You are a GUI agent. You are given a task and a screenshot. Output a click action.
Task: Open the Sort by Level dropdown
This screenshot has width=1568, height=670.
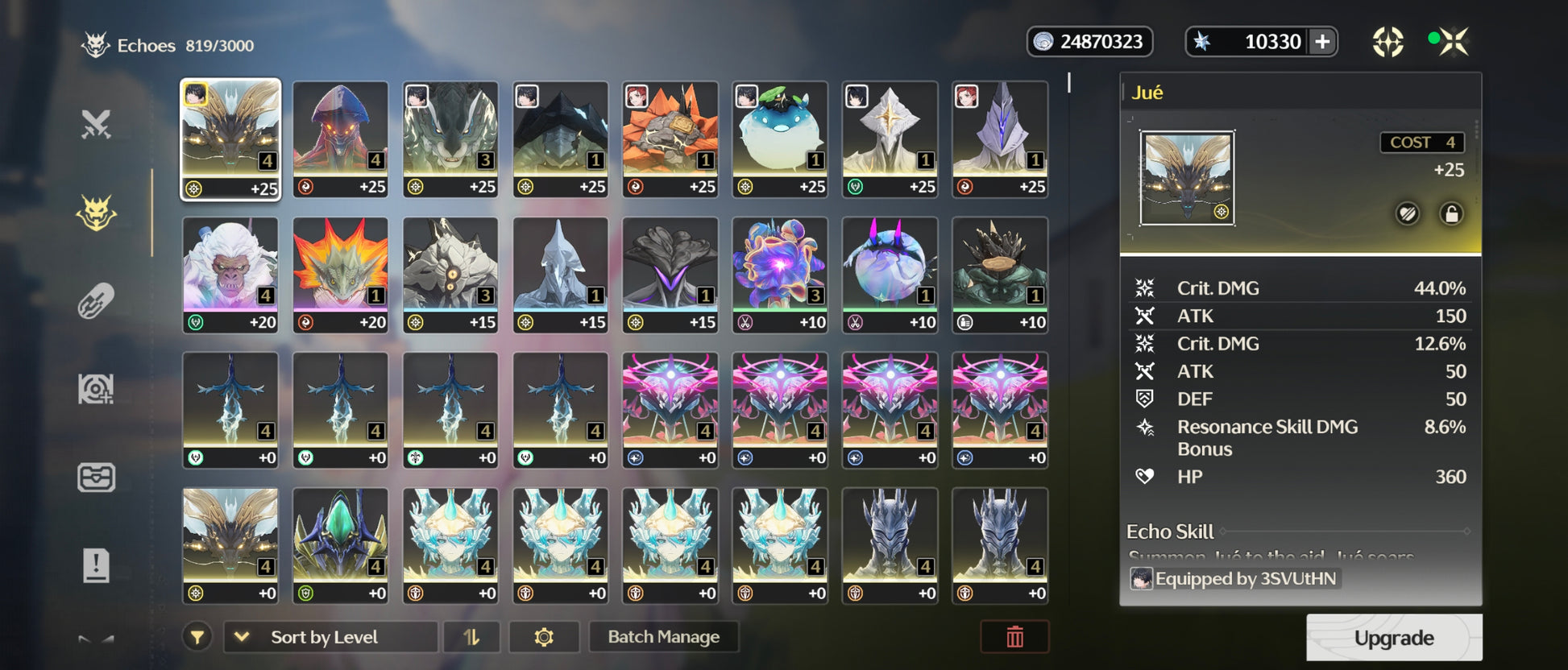[x=330, y=637]
